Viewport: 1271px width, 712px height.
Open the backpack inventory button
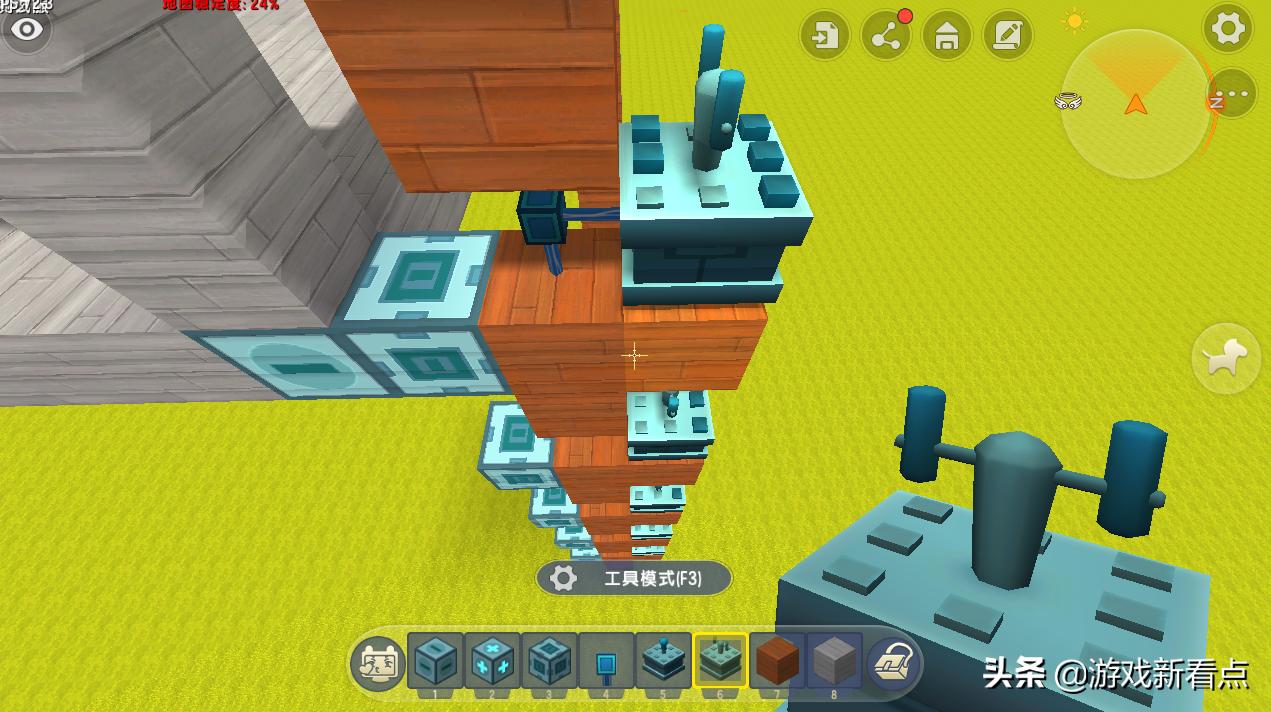pos(894,662)
